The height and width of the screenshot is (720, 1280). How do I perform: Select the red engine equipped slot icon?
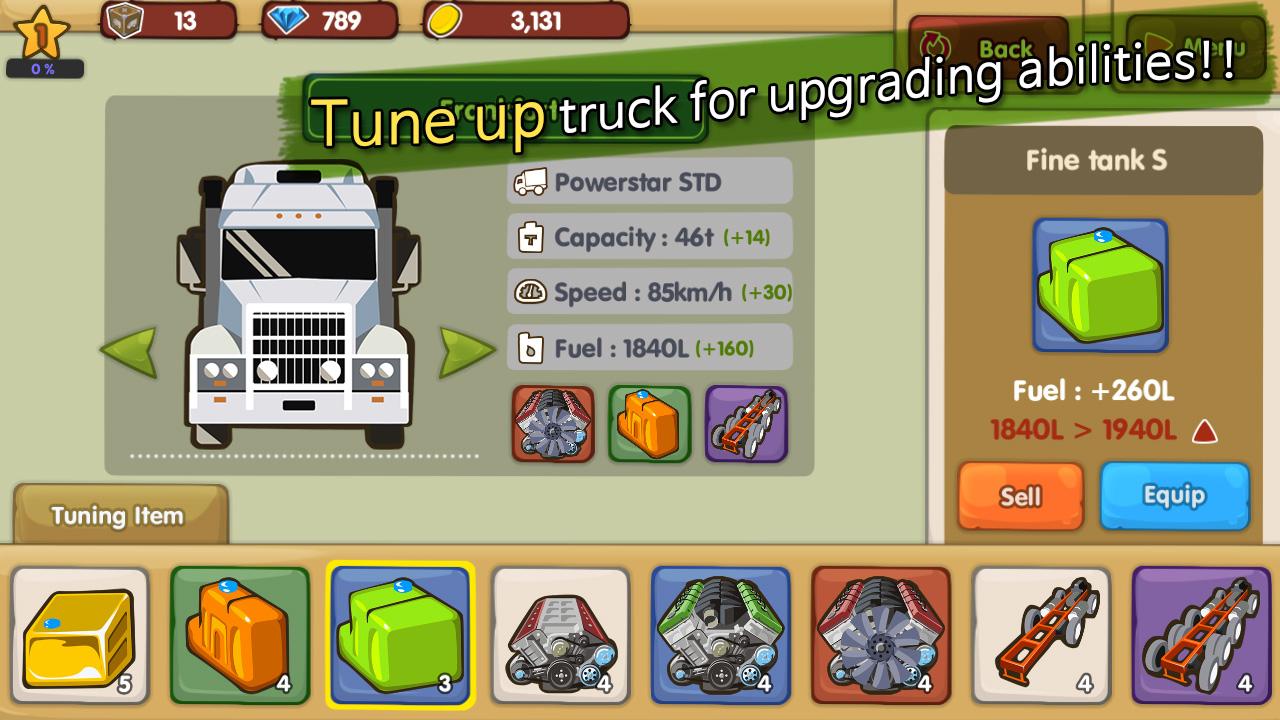click(553, 424)
